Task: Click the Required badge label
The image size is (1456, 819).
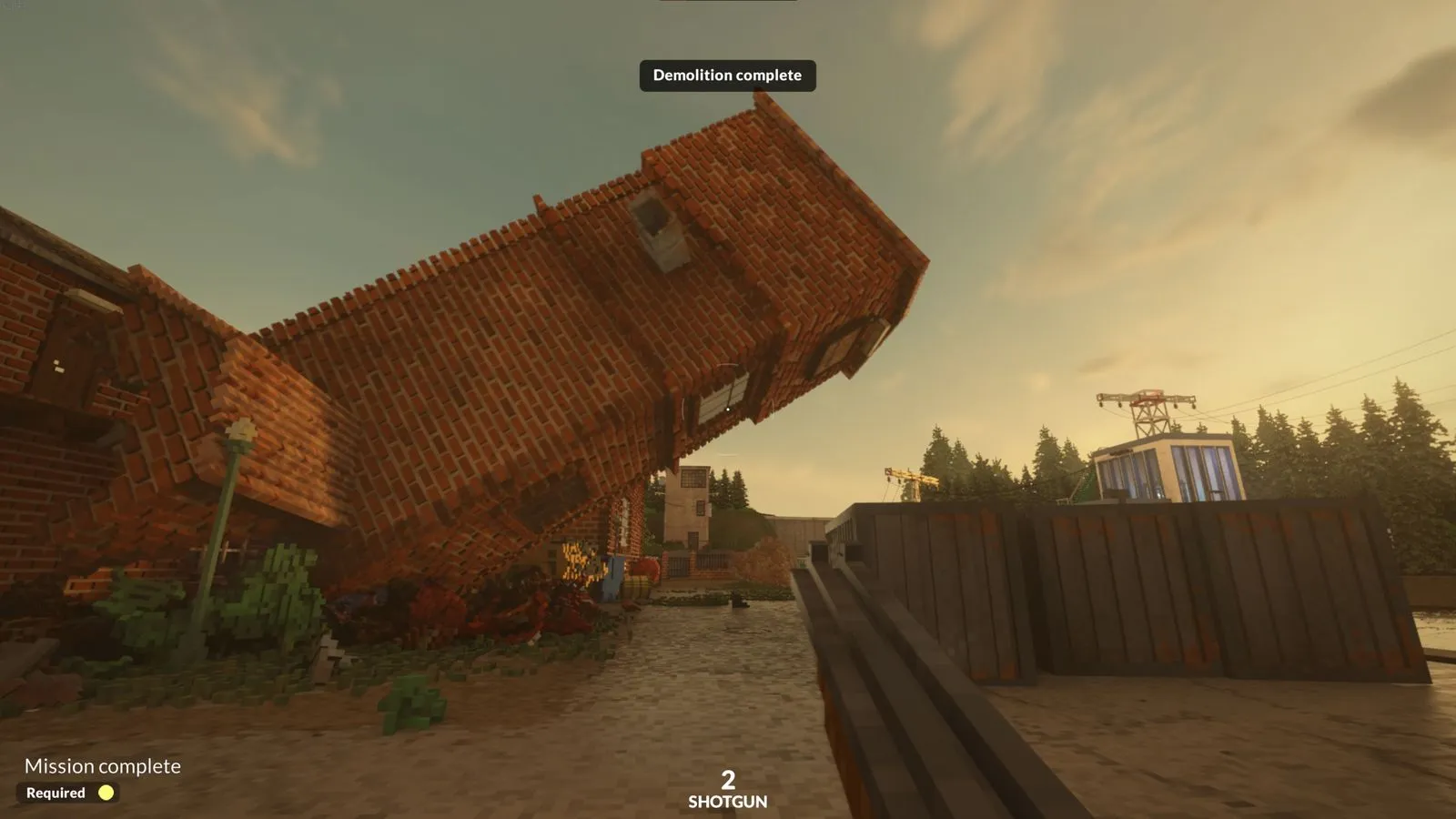Action: point(56,793)
